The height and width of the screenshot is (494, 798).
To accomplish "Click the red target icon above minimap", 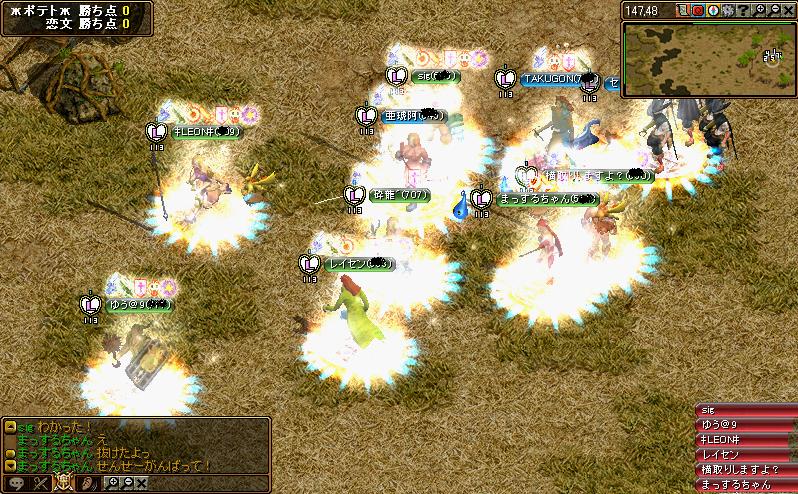I will pyautogui.click(x=698, y=10).
